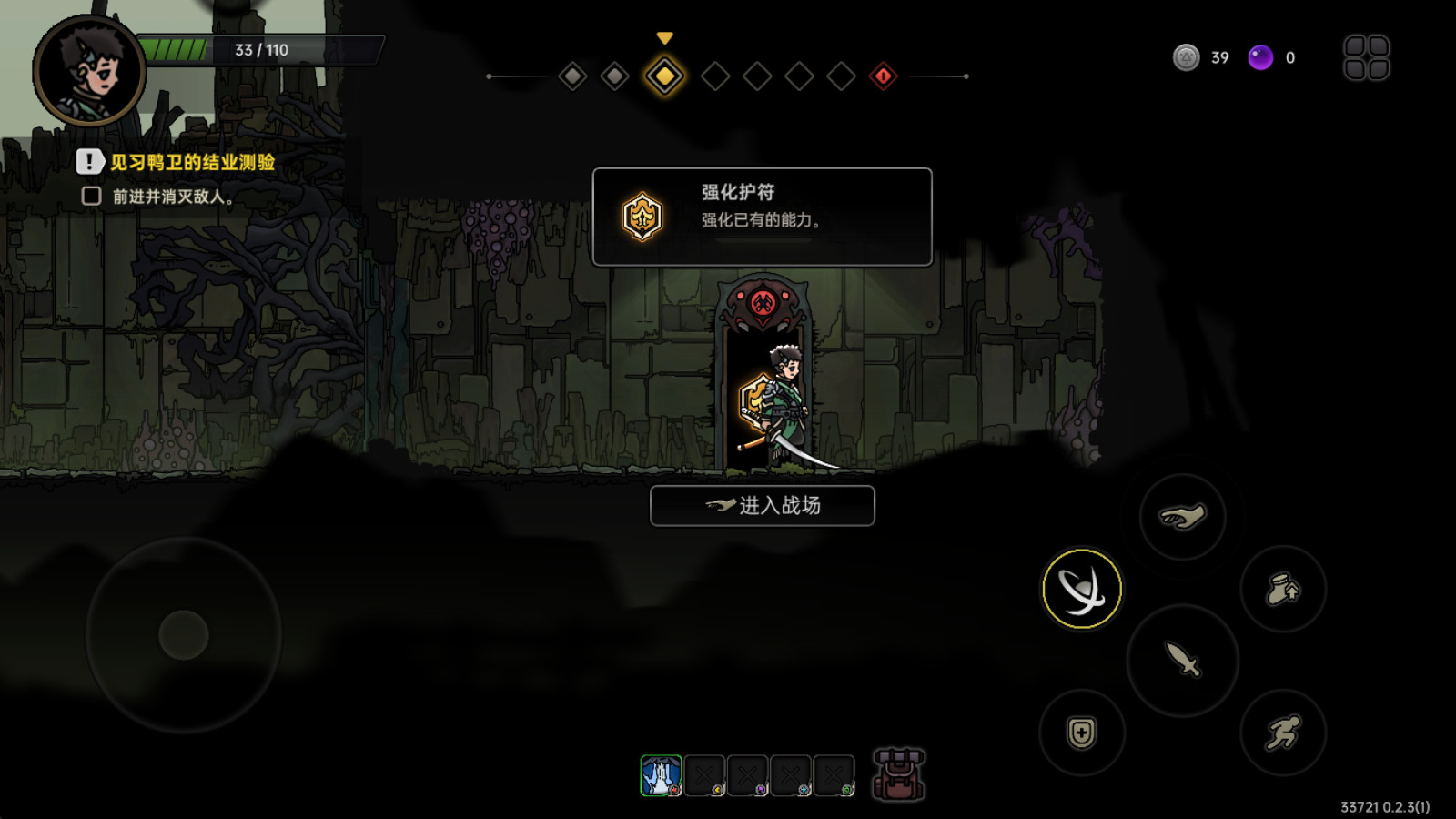The width and height of the screenshot is (1456, 819).
Task: Select the highlighted gold diamond stage marker
Action: (663, 77)
